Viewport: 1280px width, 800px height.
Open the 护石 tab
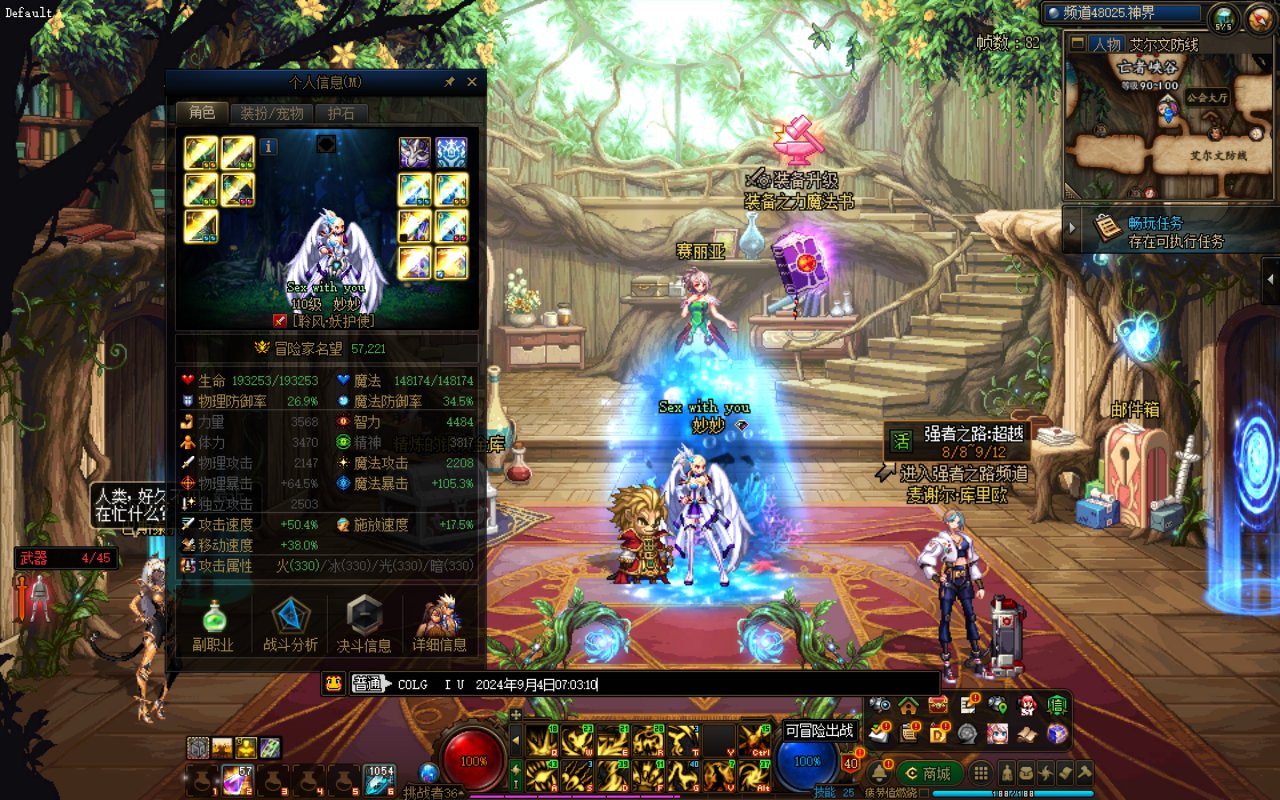point(342,113)
